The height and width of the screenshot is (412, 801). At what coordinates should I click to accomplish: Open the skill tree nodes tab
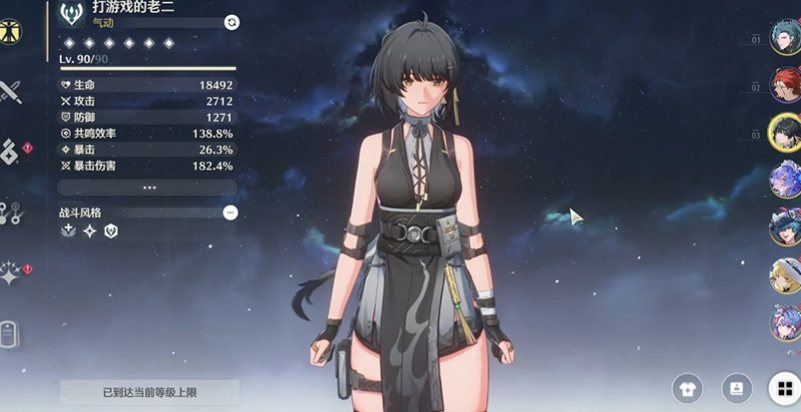coord(10,212)
